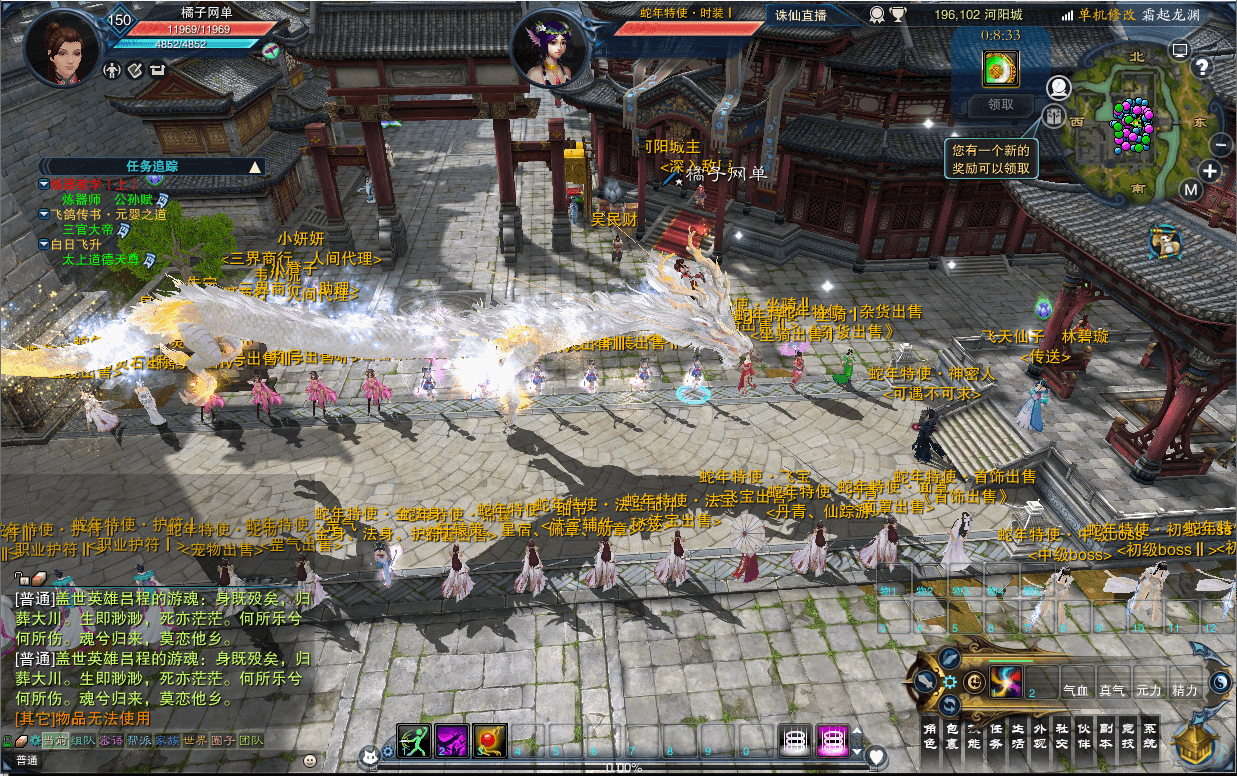Zoom in the minimap with the plus button
Viewport: 1237px width, 776px height.
1211,171
